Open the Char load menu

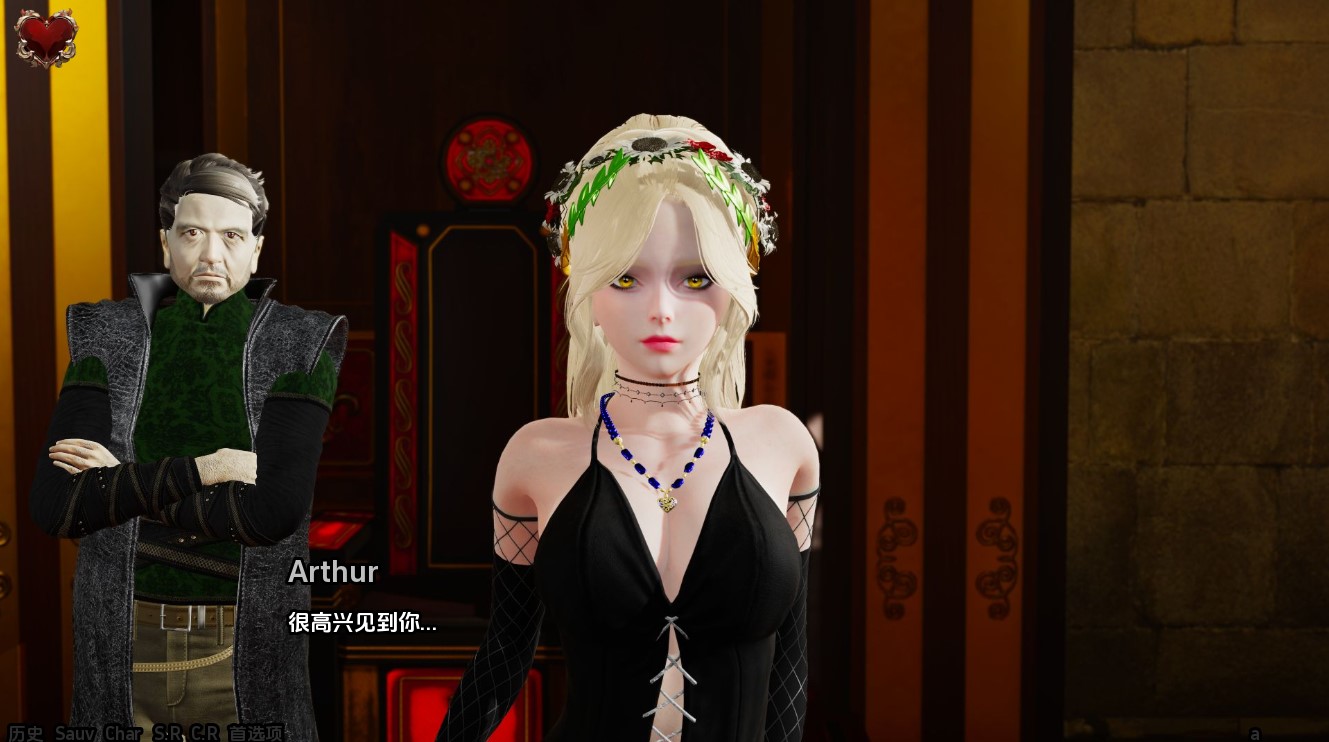tap(123, 733)
